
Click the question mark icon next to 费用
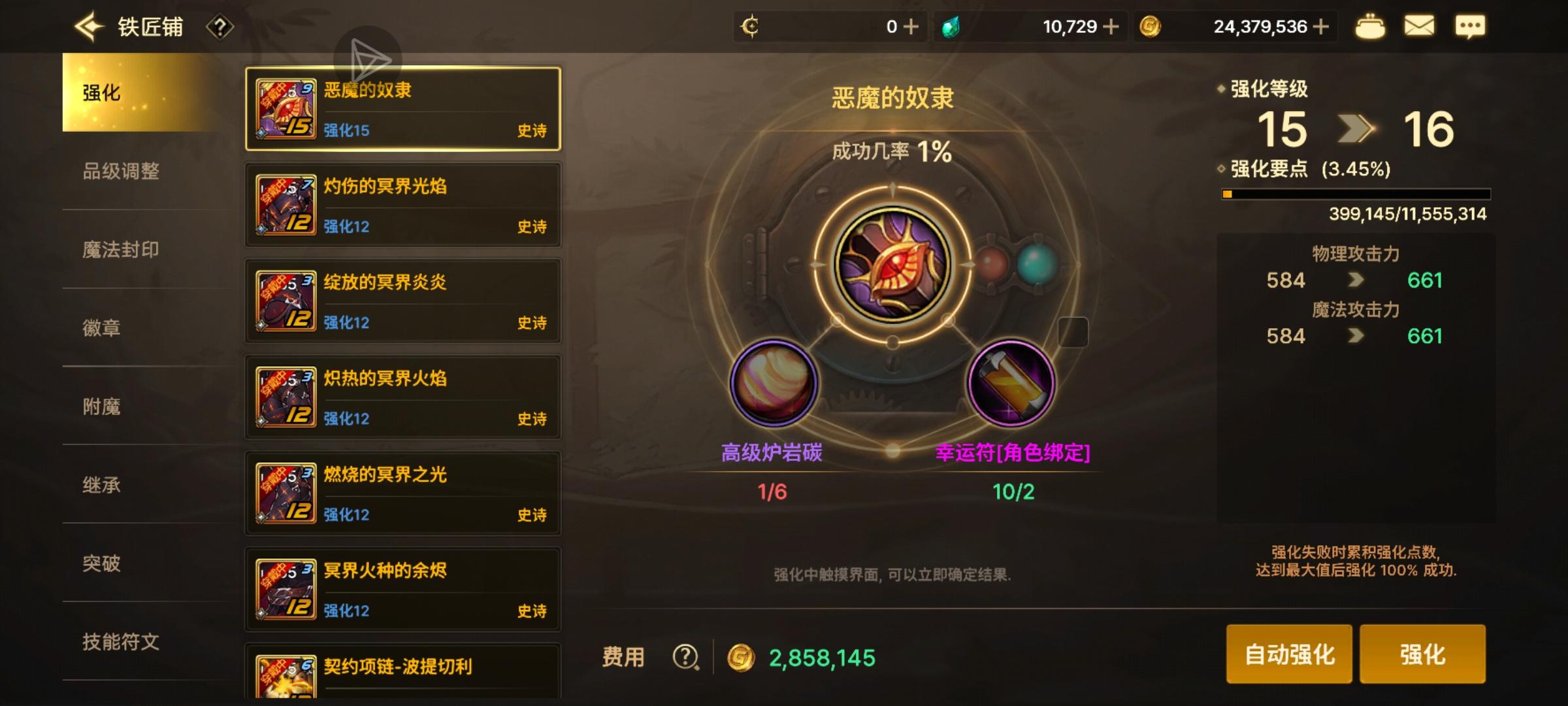click(685, 656)
